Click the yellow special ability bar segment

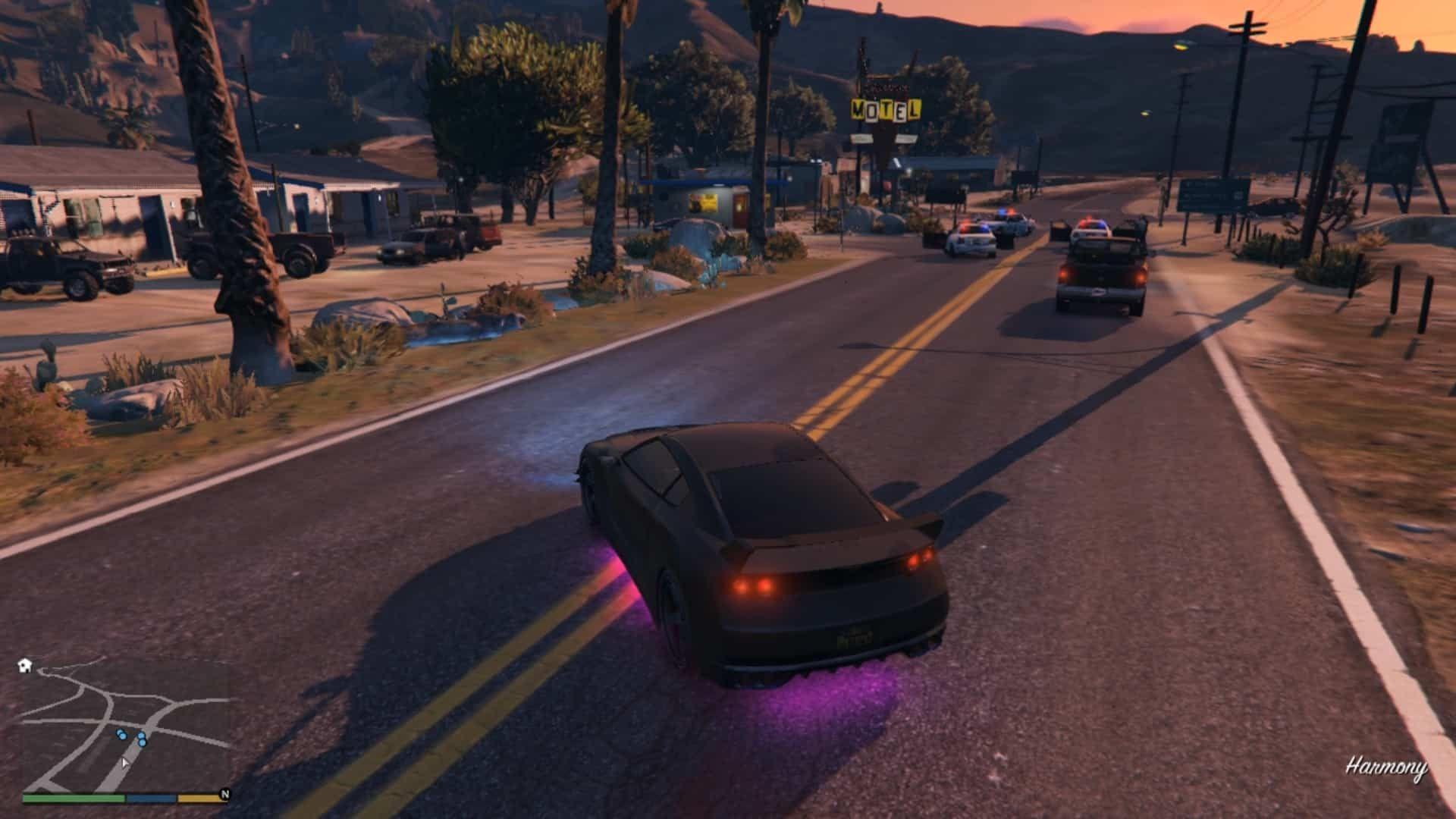pos(197,801)
